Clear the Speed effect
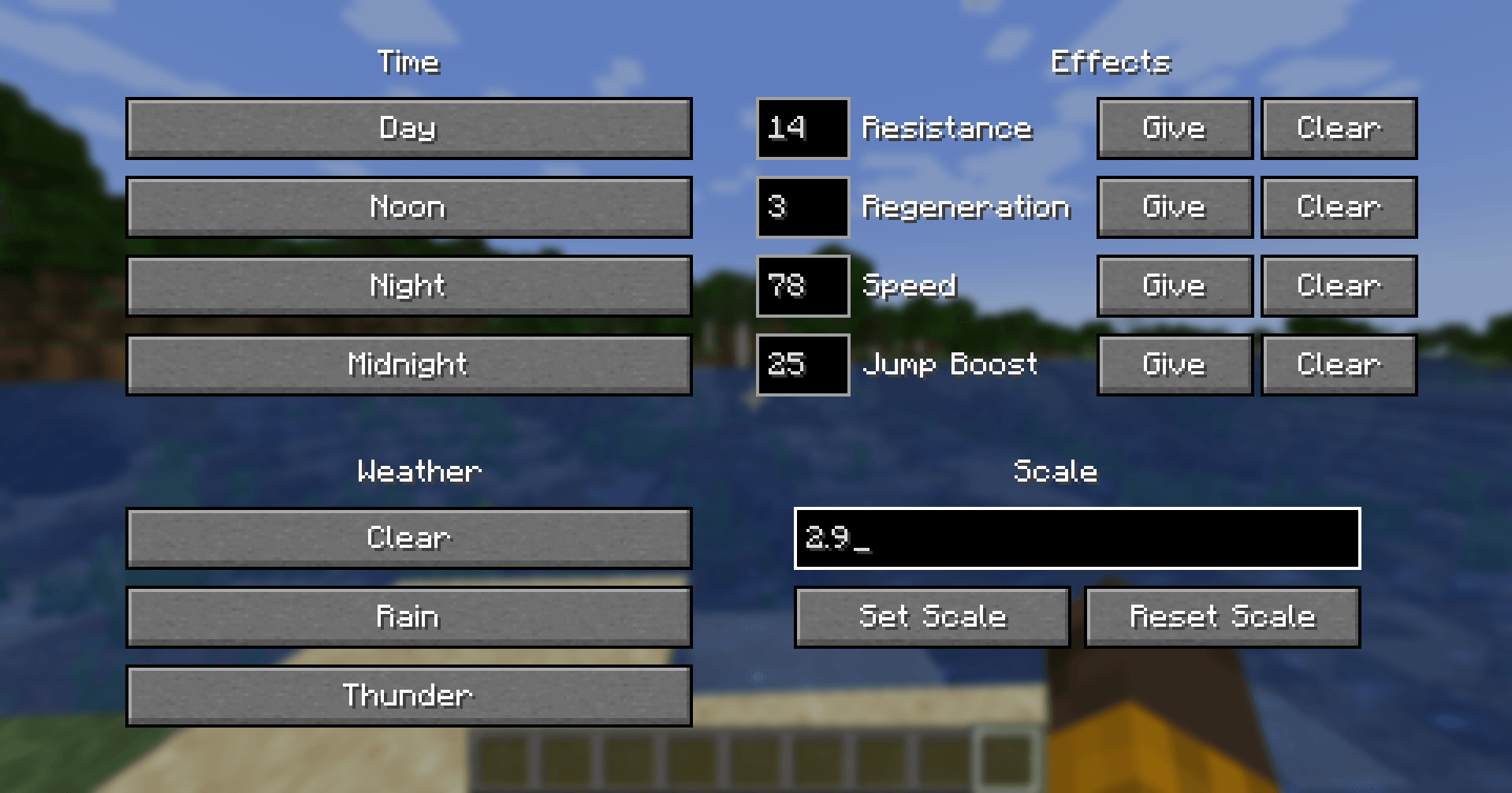The width and height of the screenshot is (1512, 793). tap(1339, 286)
